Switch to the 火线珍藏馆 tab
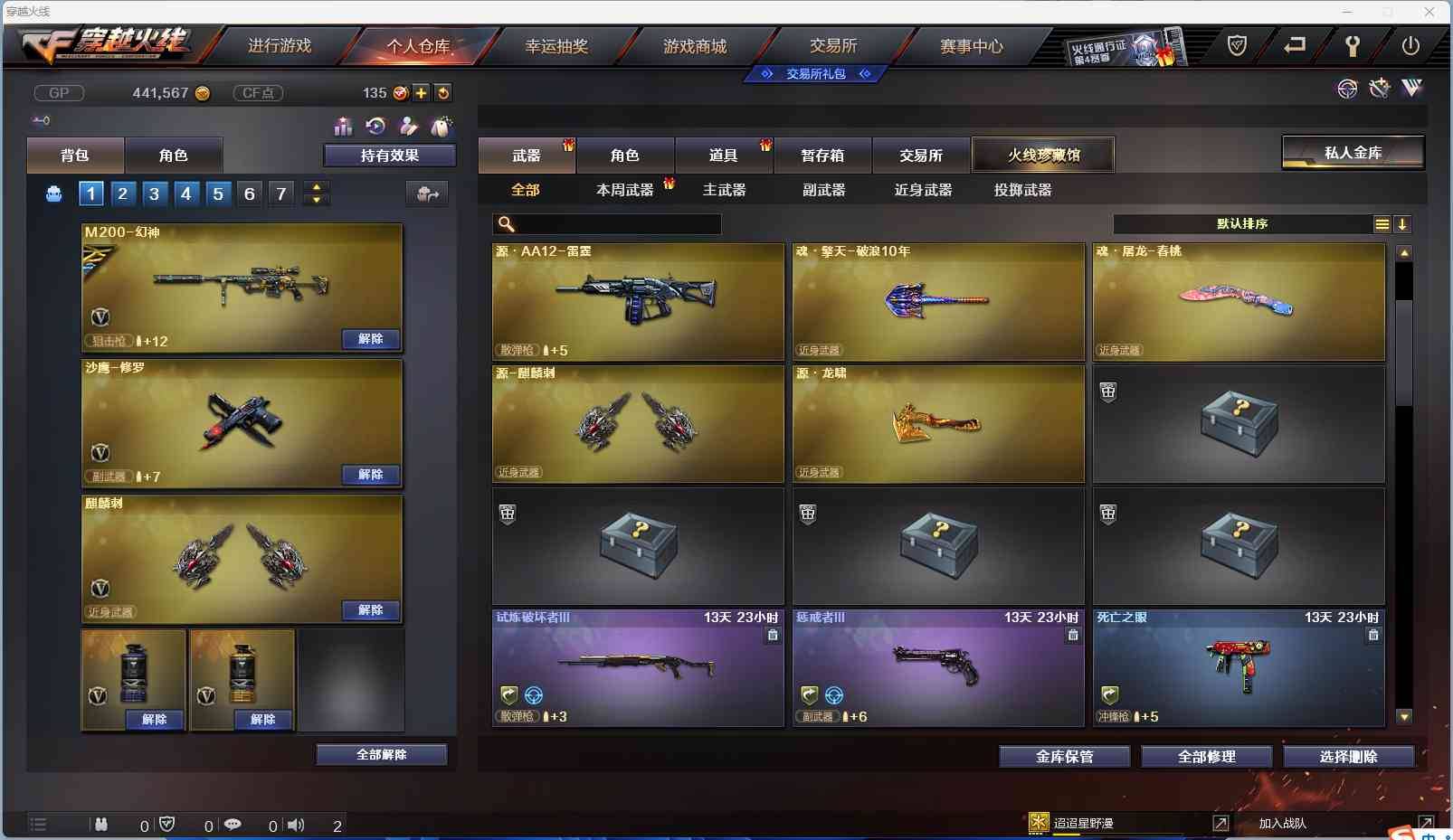Viewport: 1453px width, 840px height. click(x=1044, y=155)
